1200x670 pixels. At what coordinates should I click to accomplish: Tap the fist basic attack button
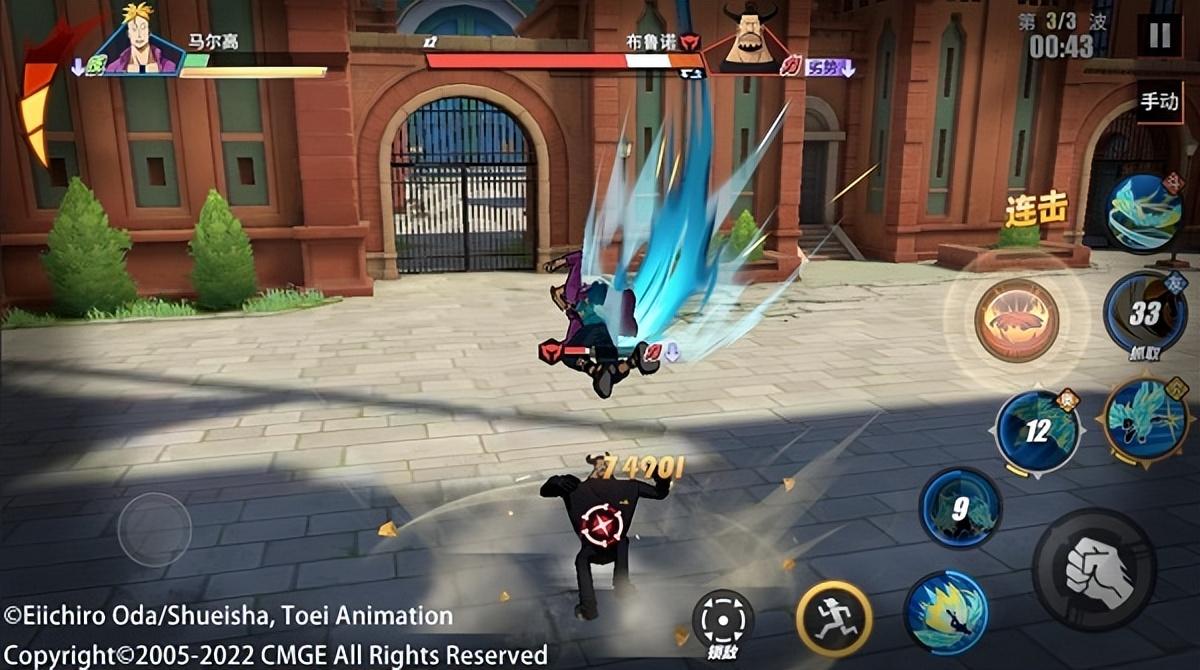[1093, 569]
